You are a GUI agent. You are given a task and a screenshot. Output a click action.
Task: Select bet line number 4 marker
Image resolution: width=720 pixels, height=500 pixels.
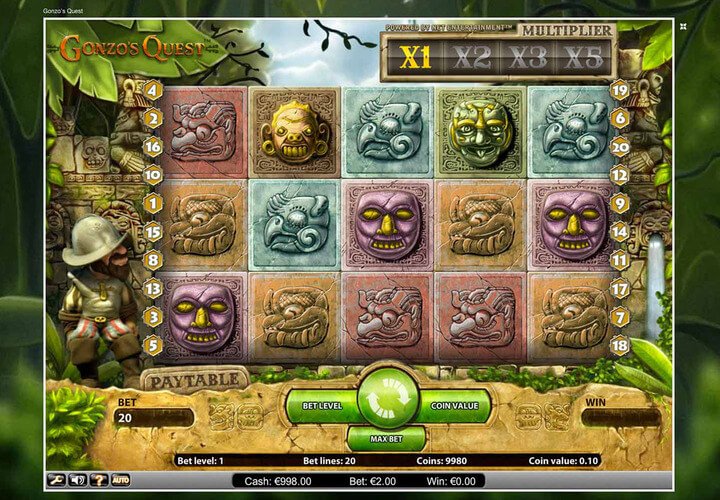pyautogui.click(x=153, y=89)
